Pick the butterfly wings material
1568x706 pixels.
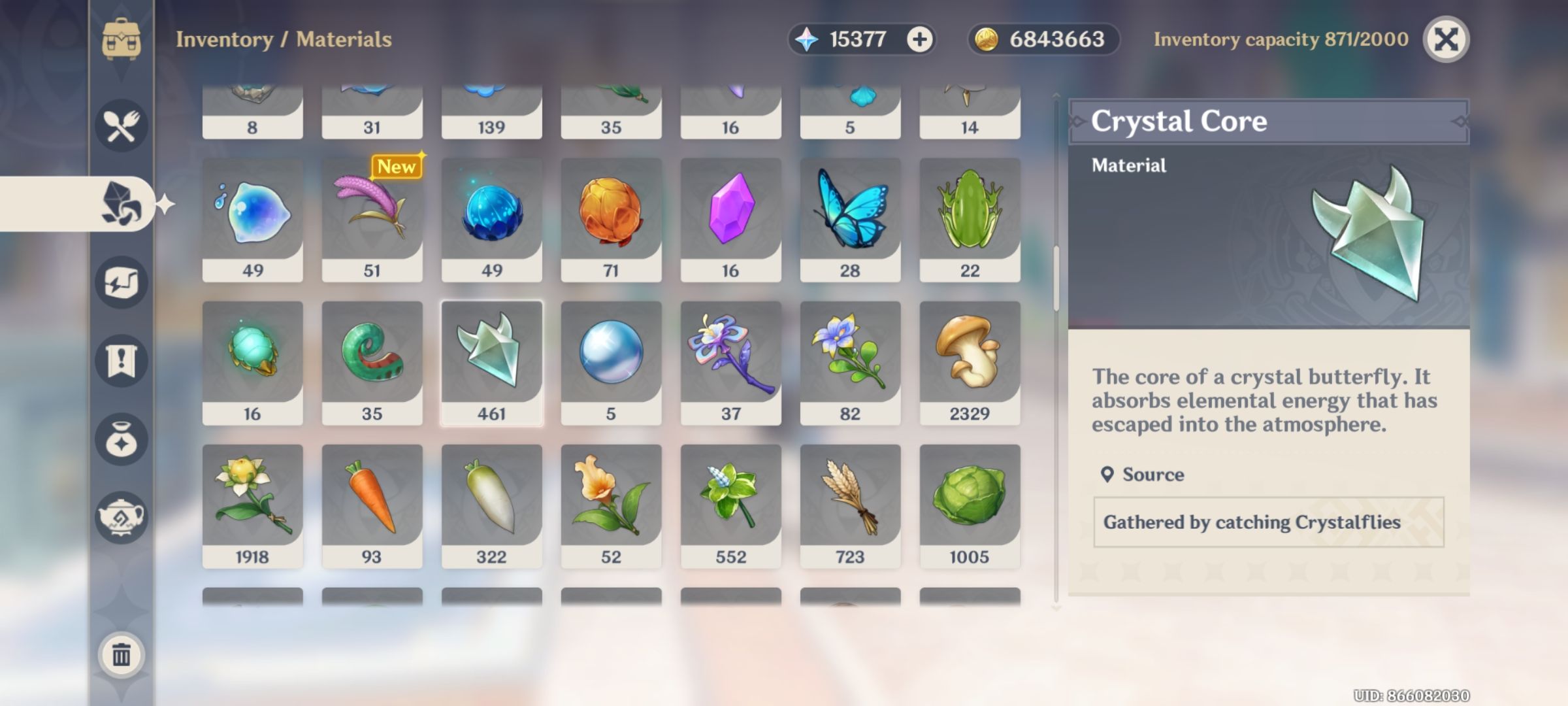[x=851, y=216]
